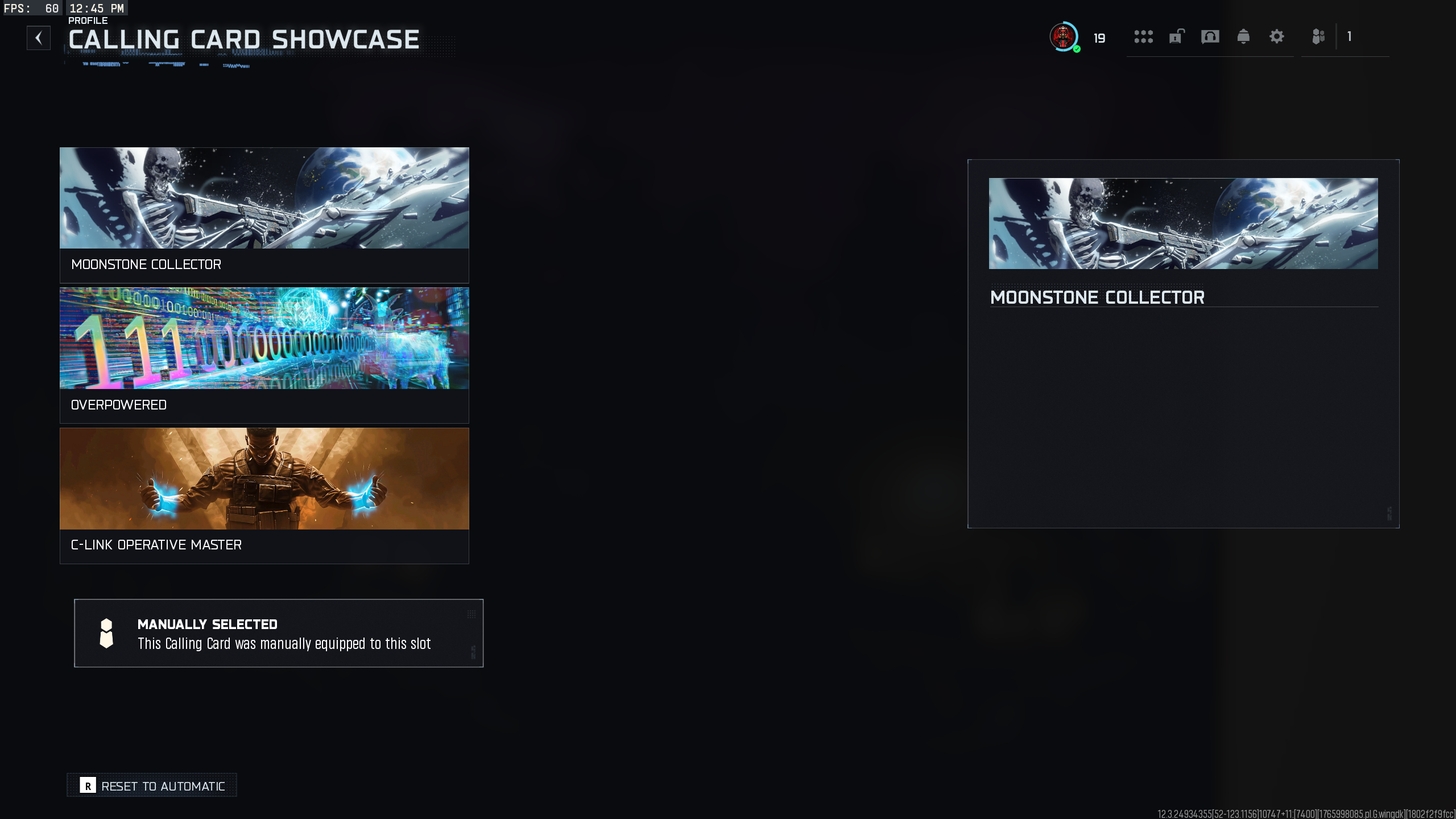Select the C-Link Operative Master calling card
This screenshot has height=819, width=1456.
pos(264,495)
